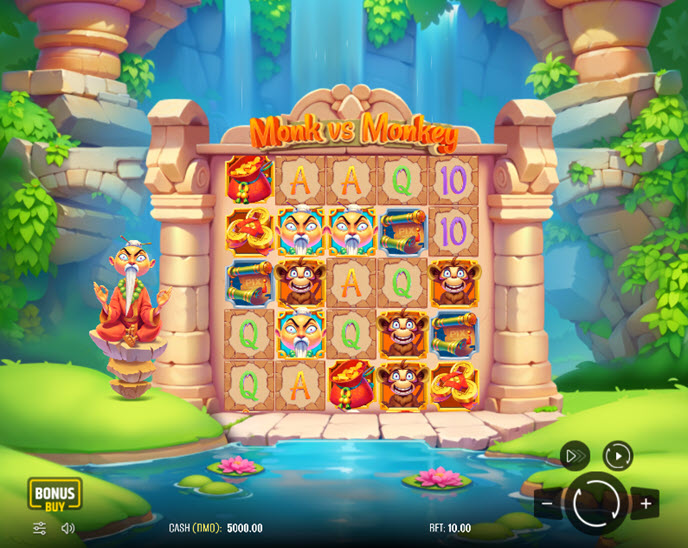Enable turbo spin with the fast-forward icon

(574, 456)
